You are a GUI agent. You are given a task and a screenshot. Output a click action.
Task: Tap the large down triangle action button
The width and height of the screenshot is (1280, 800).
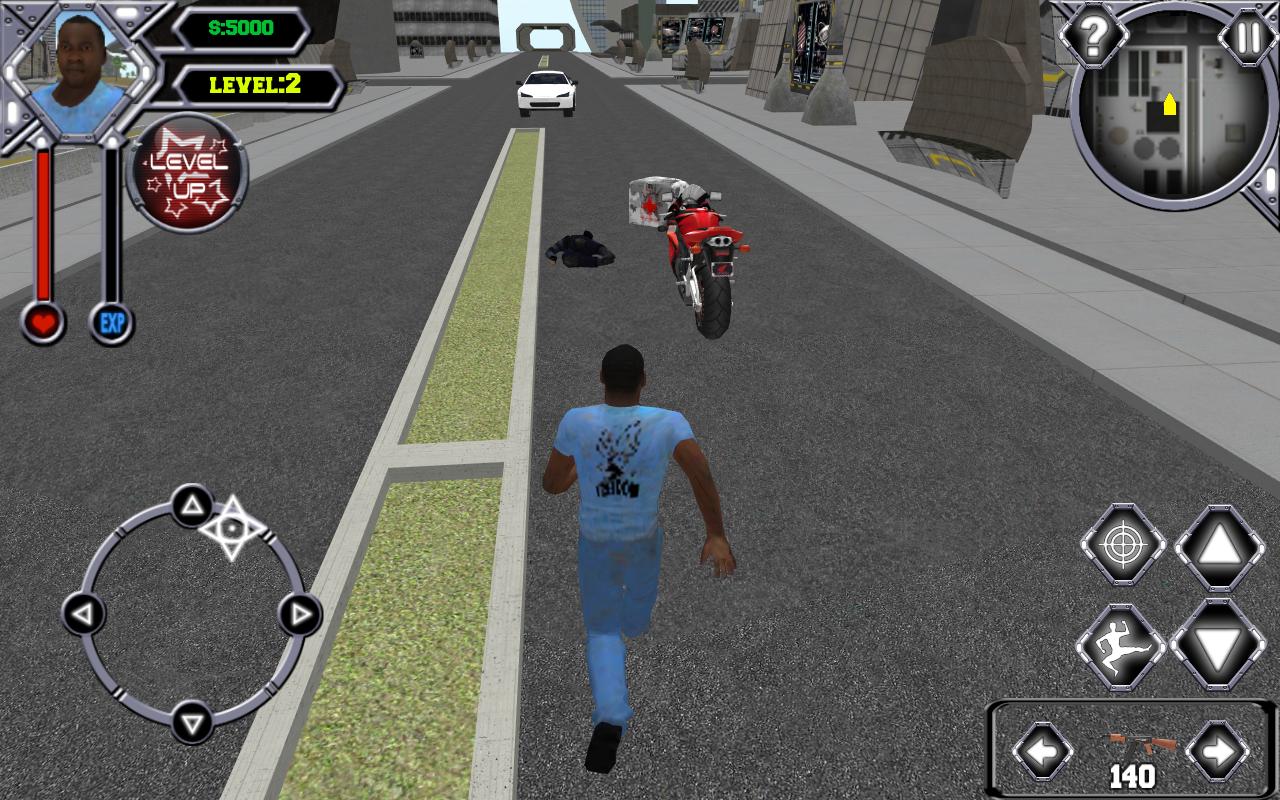[x=1217, y=645]
